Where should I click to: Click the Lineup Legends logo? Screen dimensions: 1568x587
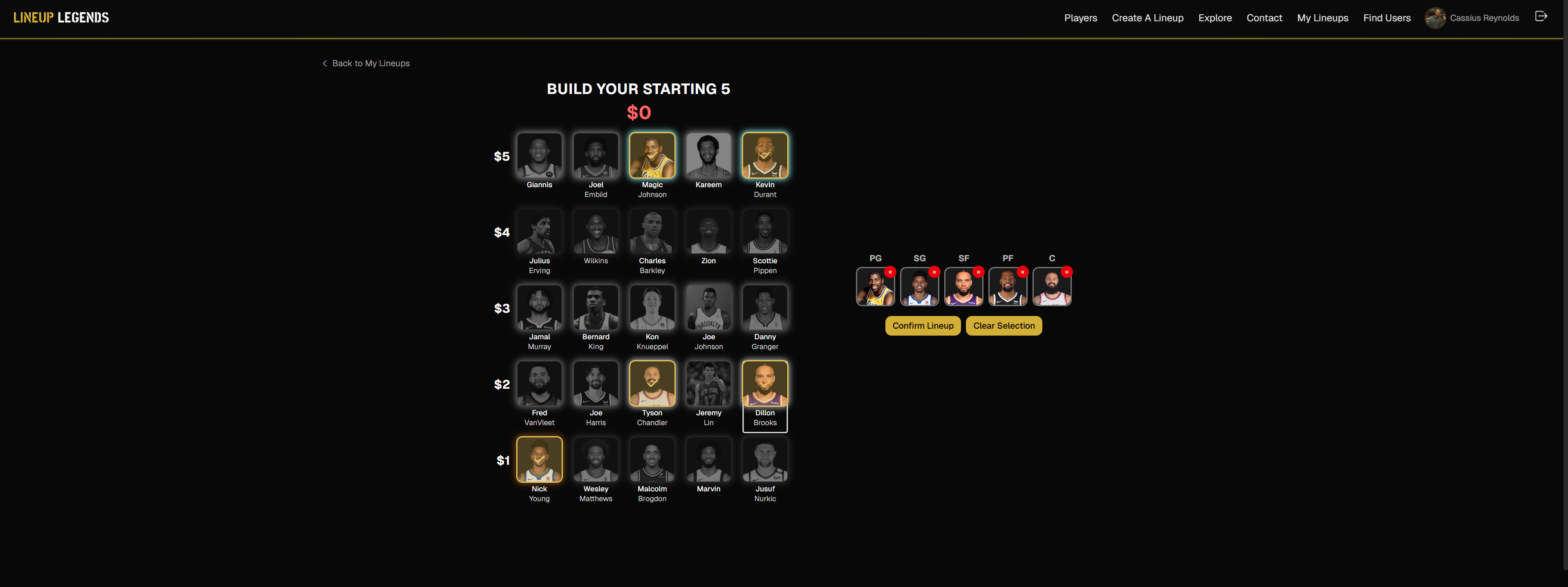(61, 17)
